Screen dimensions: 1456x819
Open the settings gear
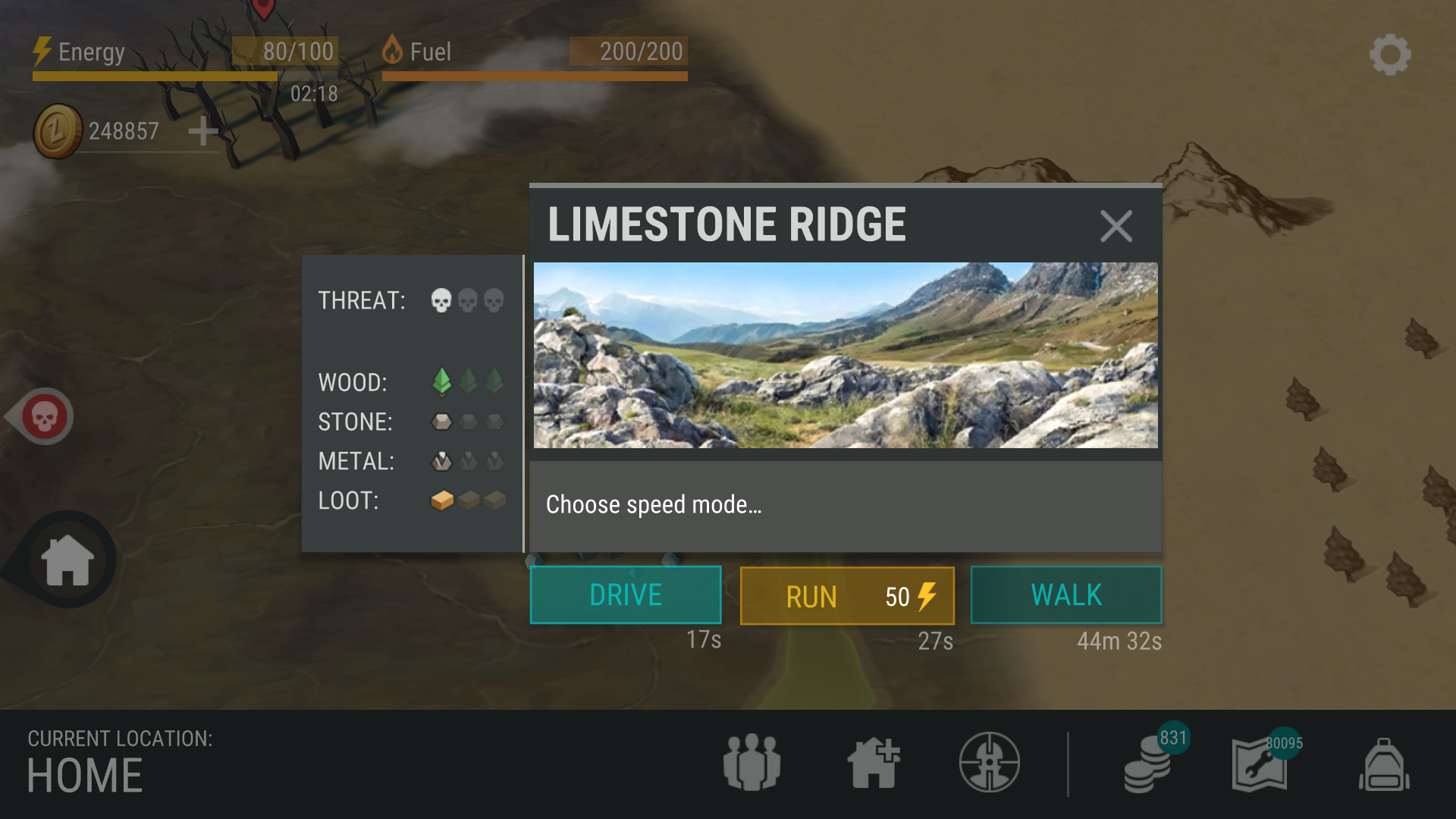[x=1390, y=55]
